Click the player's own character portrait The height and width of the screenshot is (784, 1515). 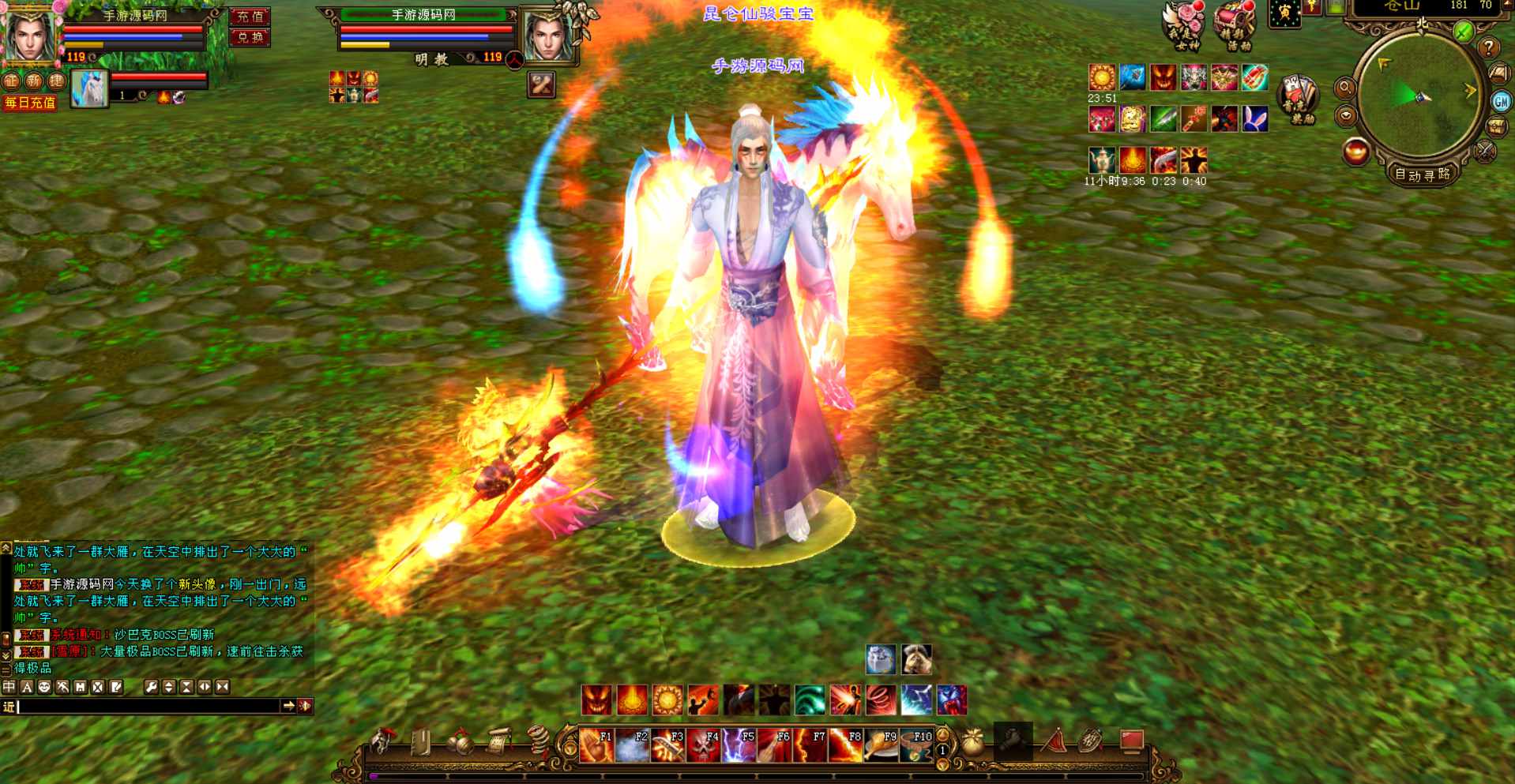point(30,36)
